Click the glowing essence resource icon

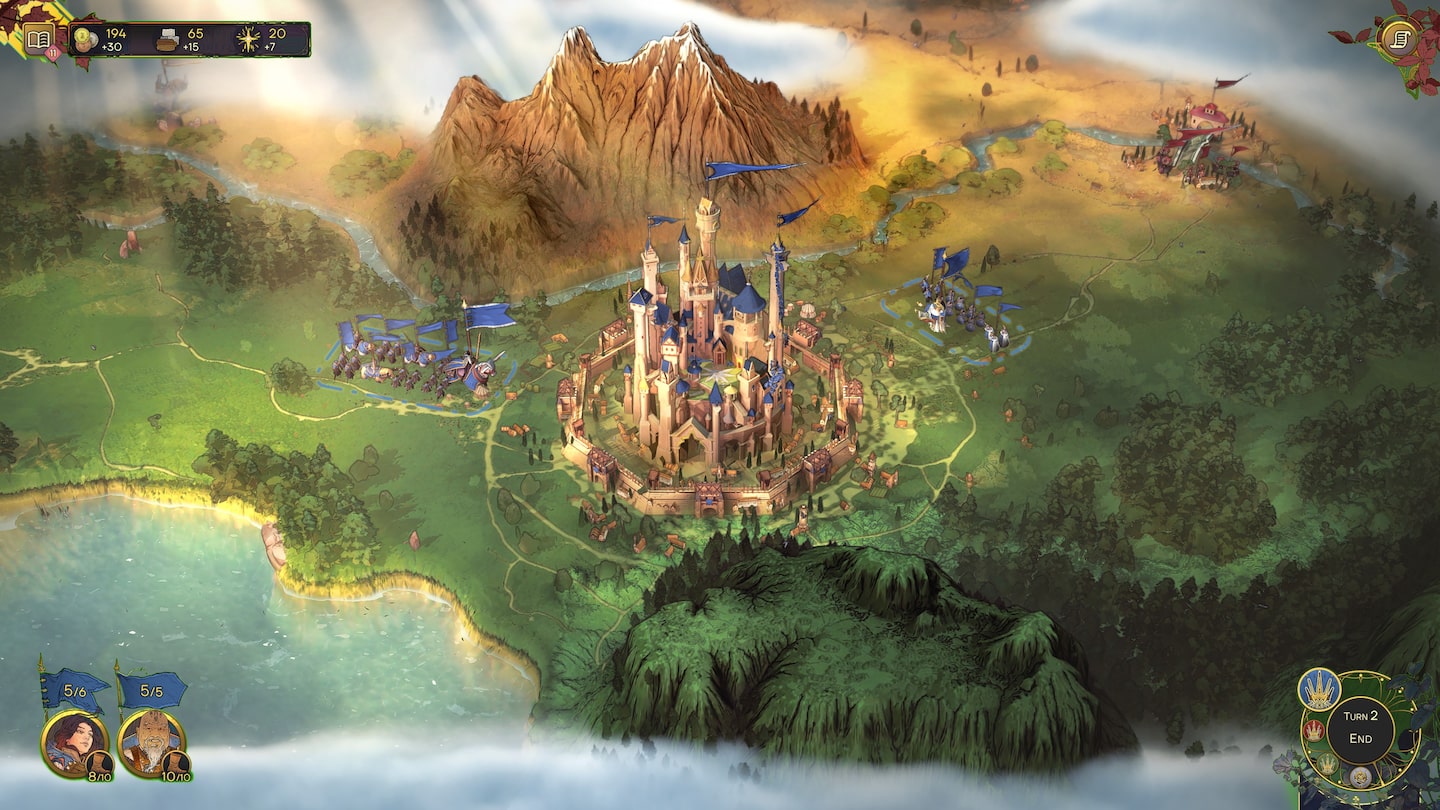click(x=248, y=37)
